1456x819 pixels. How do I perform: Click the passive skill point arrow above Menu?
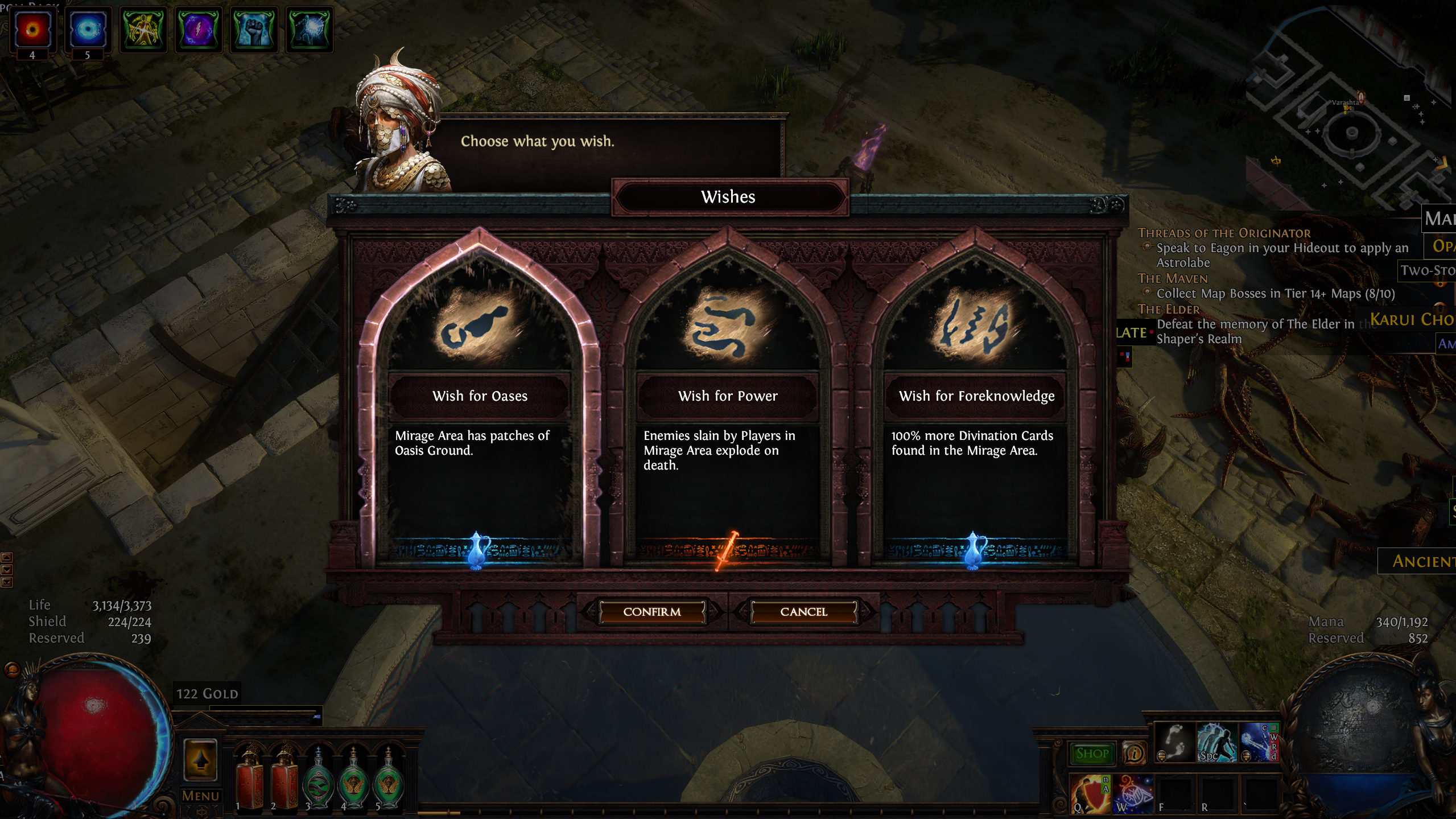pos(201,760)
